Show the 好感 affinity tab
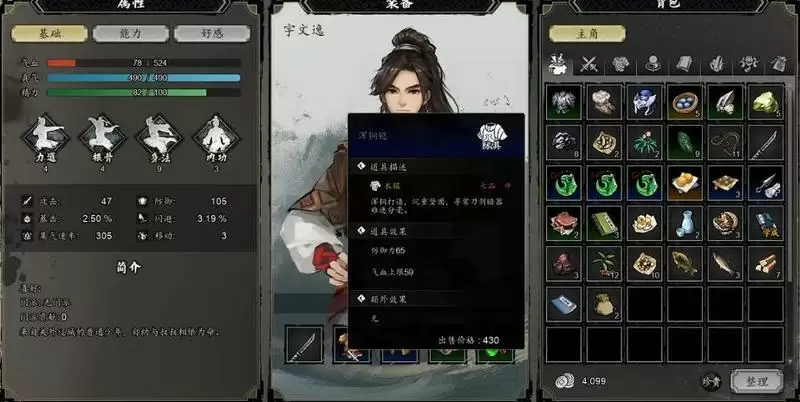This screenshot has width=800, height=402. (x=211, y=33)
